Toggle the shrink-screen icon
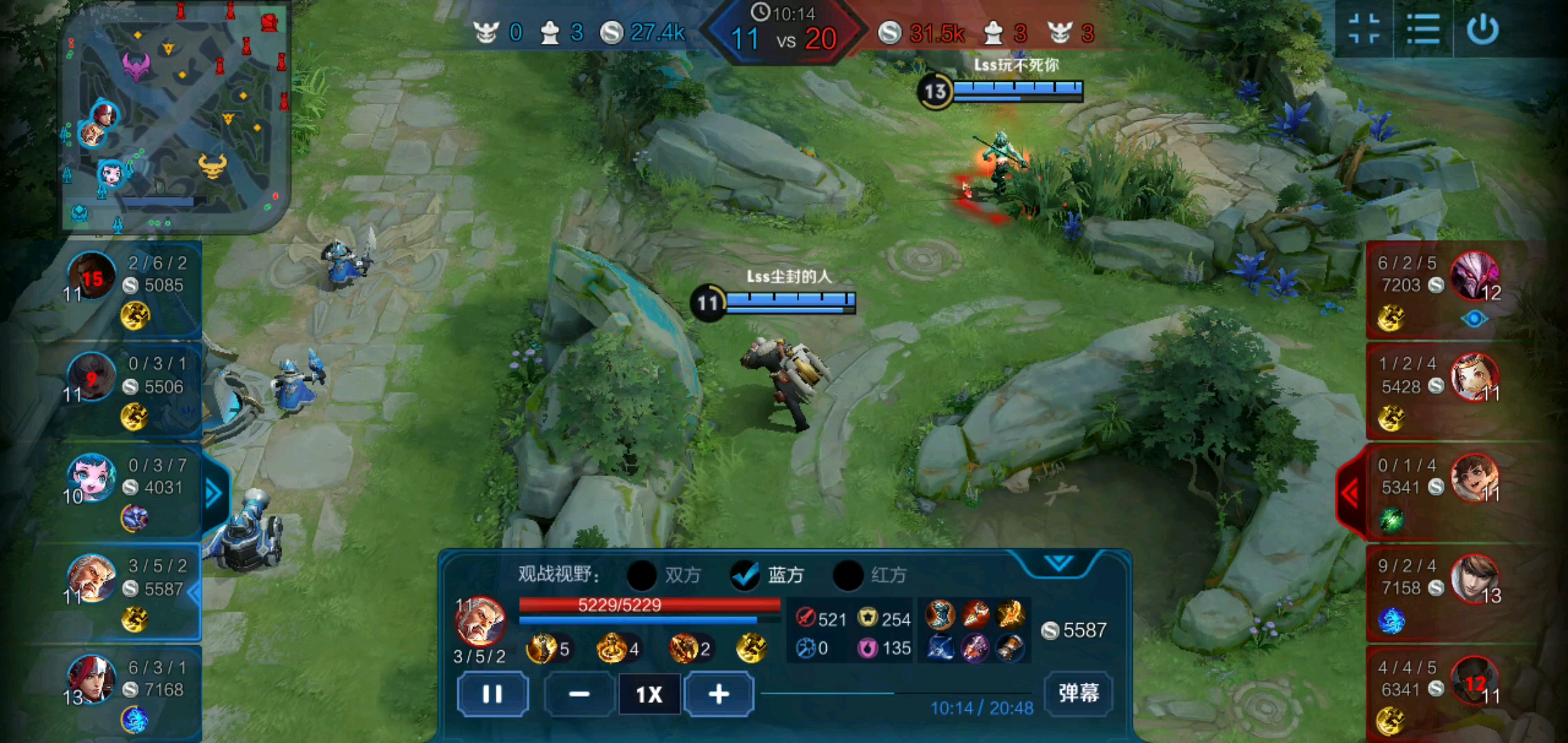This screenshot has height=743, width=1568. tap(1364, 30)
